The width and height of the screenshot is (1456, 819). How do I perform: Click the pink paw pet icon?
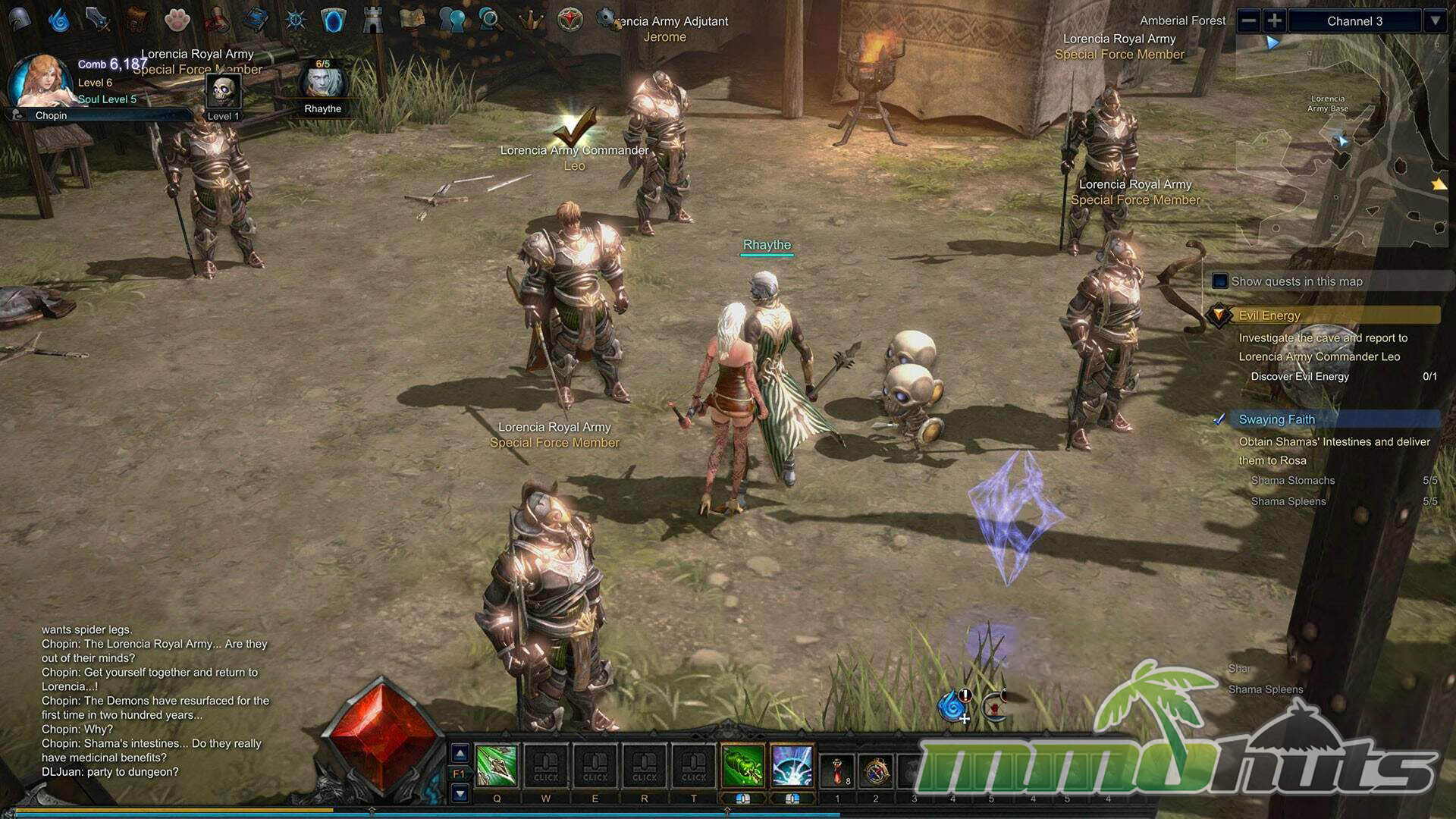pyautogui.click(x=177, y=20)
